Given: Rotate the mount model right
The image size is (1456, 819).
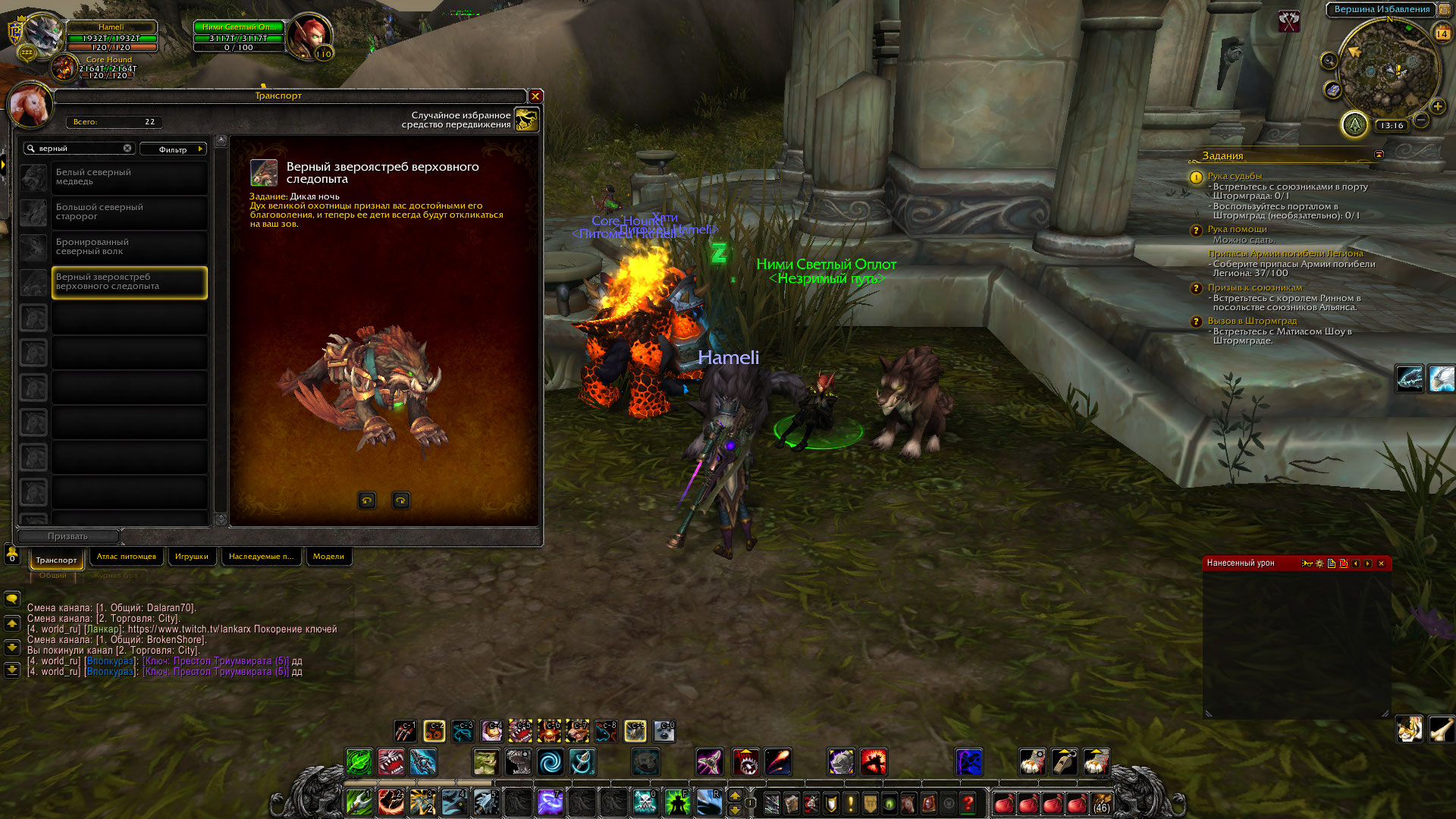Looking at the screenshot, I should [400, 500].
